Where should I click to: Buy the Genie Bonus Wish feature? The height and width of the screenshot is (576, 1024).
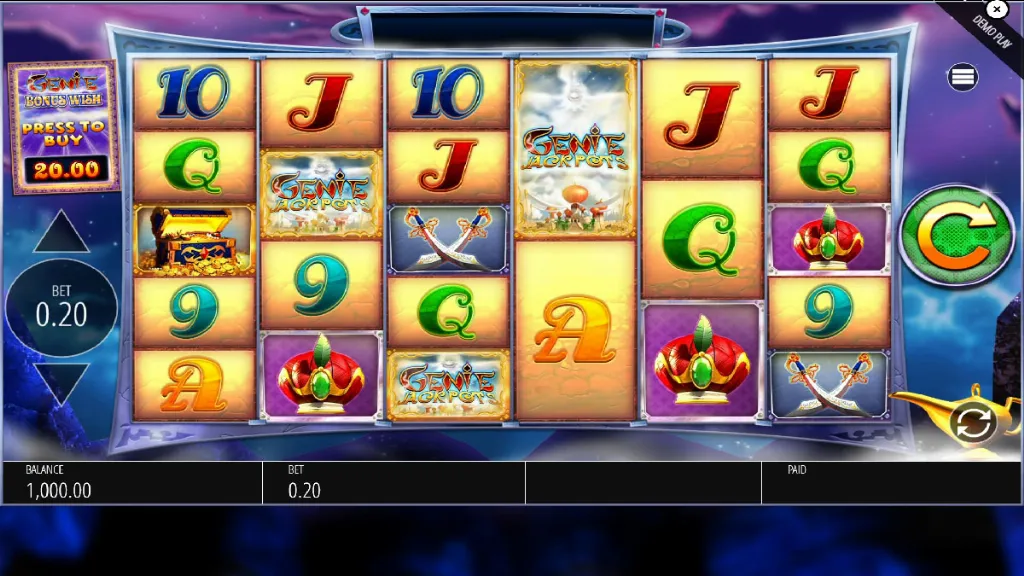point(62,127)
